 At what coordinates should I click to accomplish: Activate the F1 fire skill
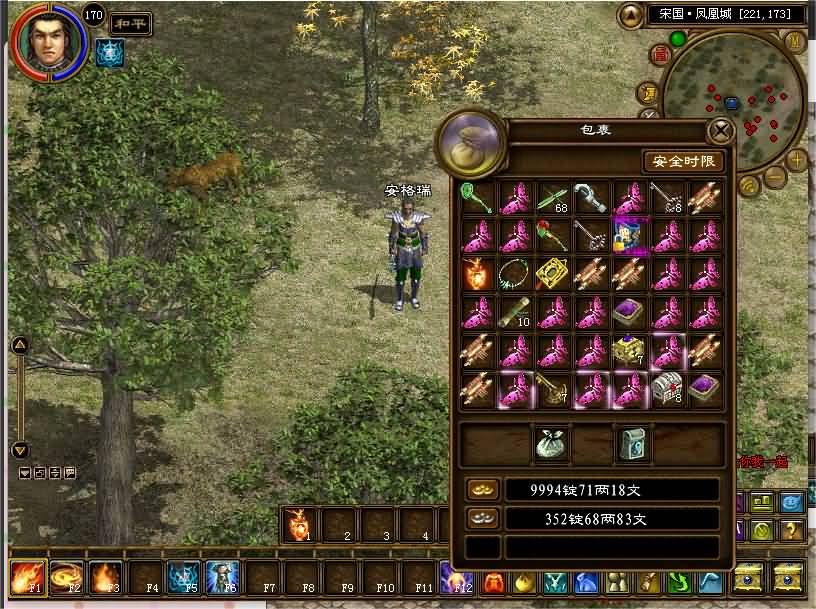[26, 577]
